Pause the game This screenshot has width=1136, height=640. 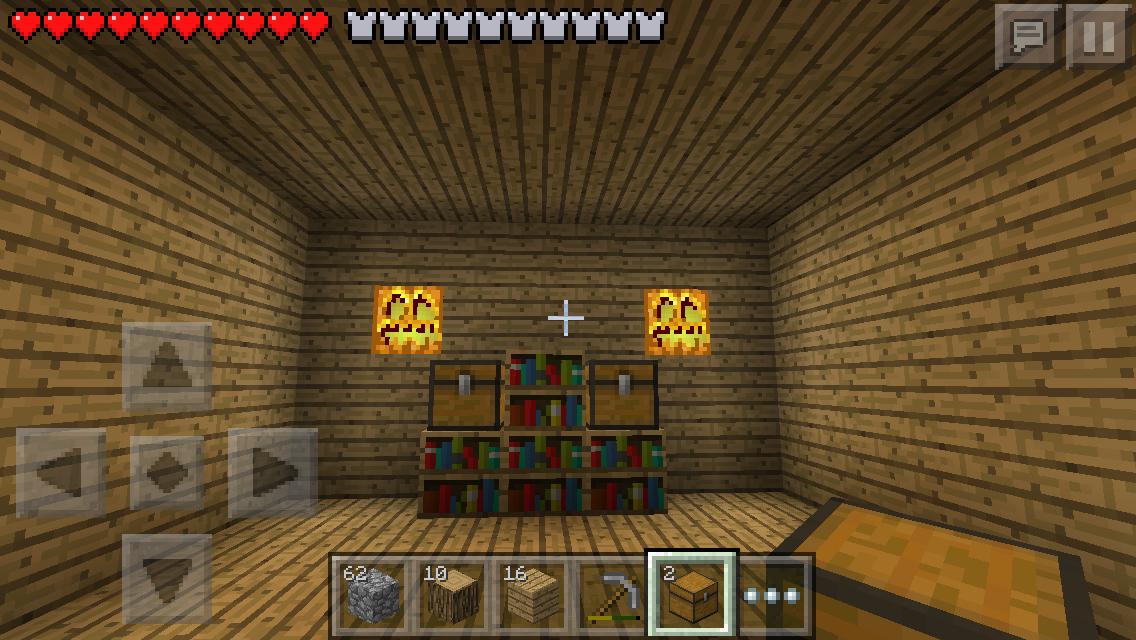[1098, 36]
